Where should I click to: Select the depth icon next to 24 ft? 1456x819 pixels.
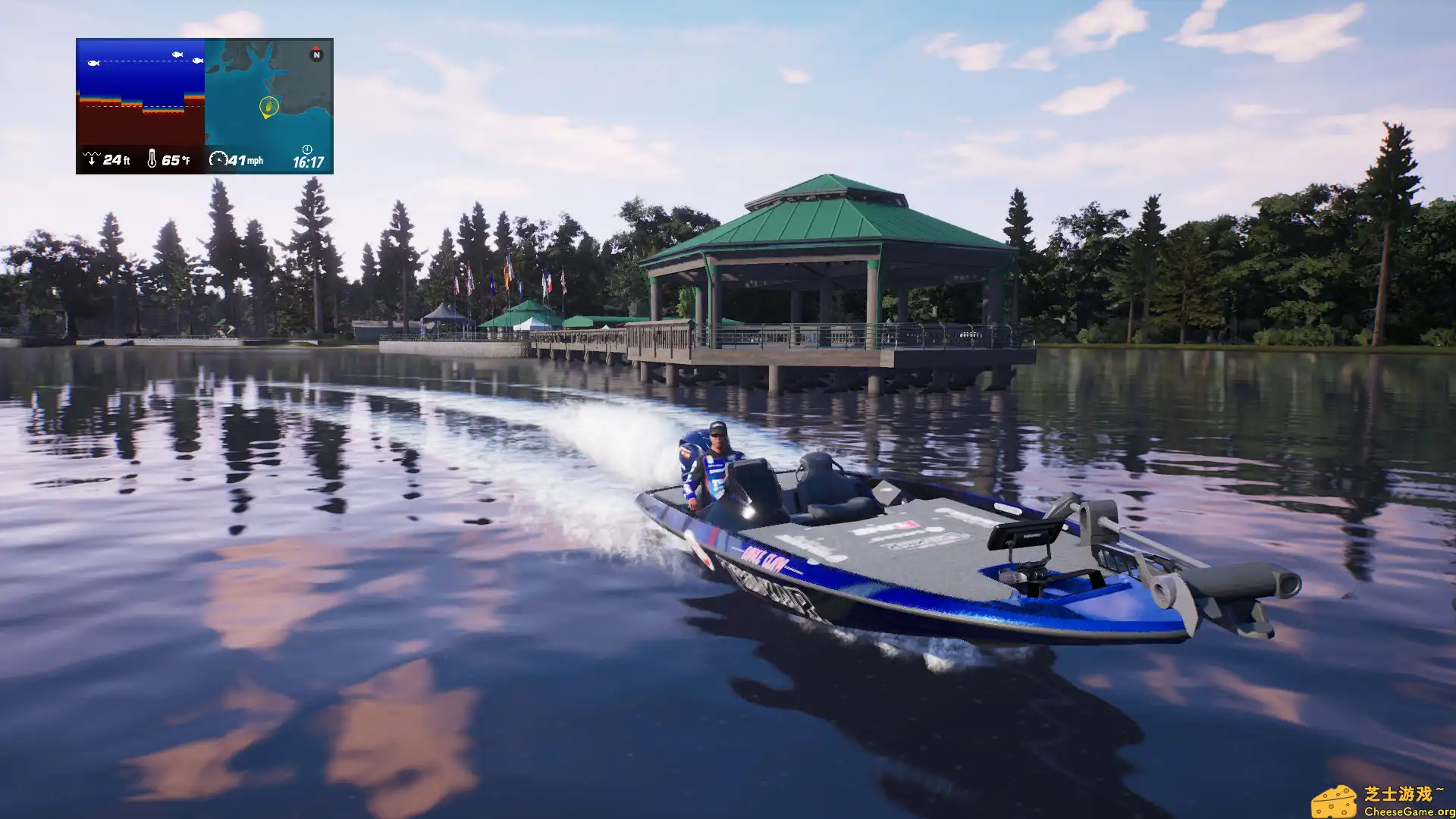(92, 160)
